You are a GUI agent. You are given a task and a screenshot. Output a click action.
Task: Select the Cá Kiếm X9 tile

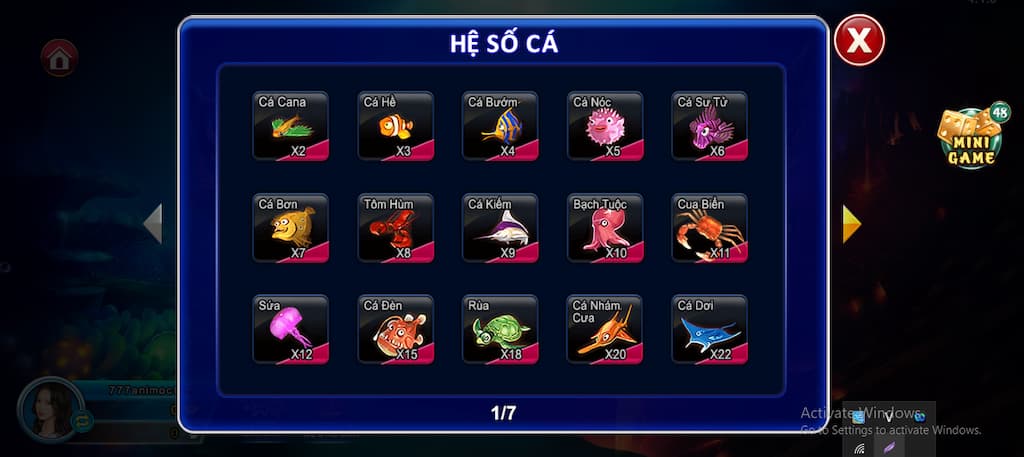(501, 228)
